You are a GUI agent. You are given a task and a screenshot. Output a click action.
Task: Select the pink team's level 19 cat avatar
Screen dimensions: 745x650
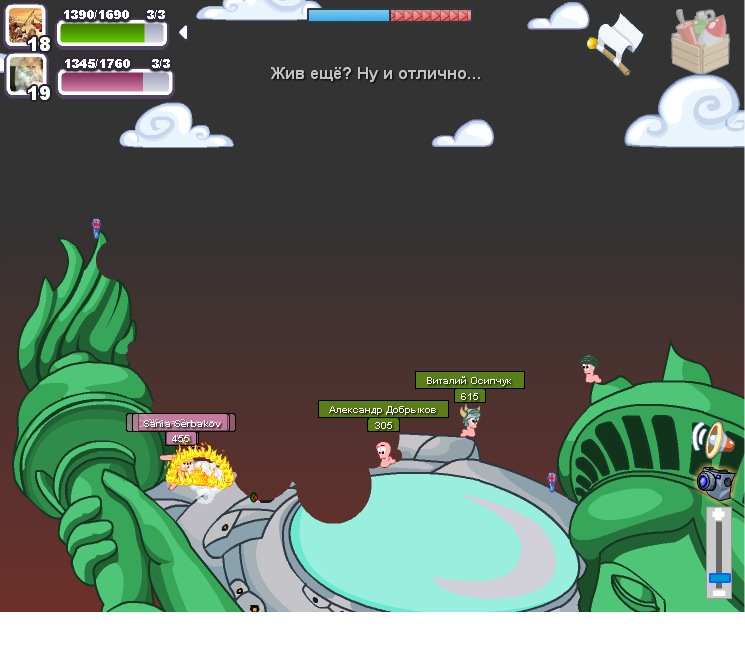click(x=25, y=73)
